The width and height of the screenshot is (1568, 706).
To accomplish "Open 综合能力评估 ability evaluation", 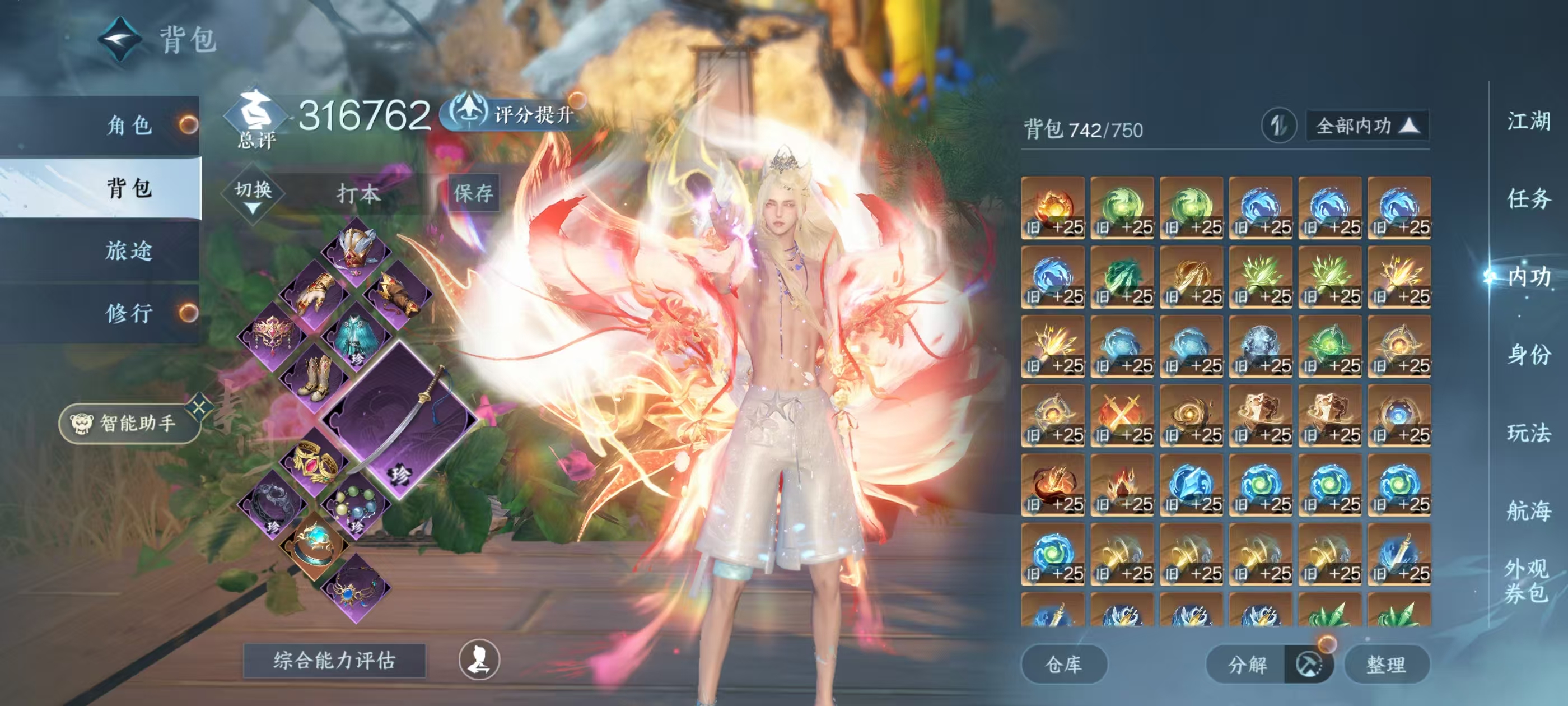I will pyautogui.click(x=334, y=660).
